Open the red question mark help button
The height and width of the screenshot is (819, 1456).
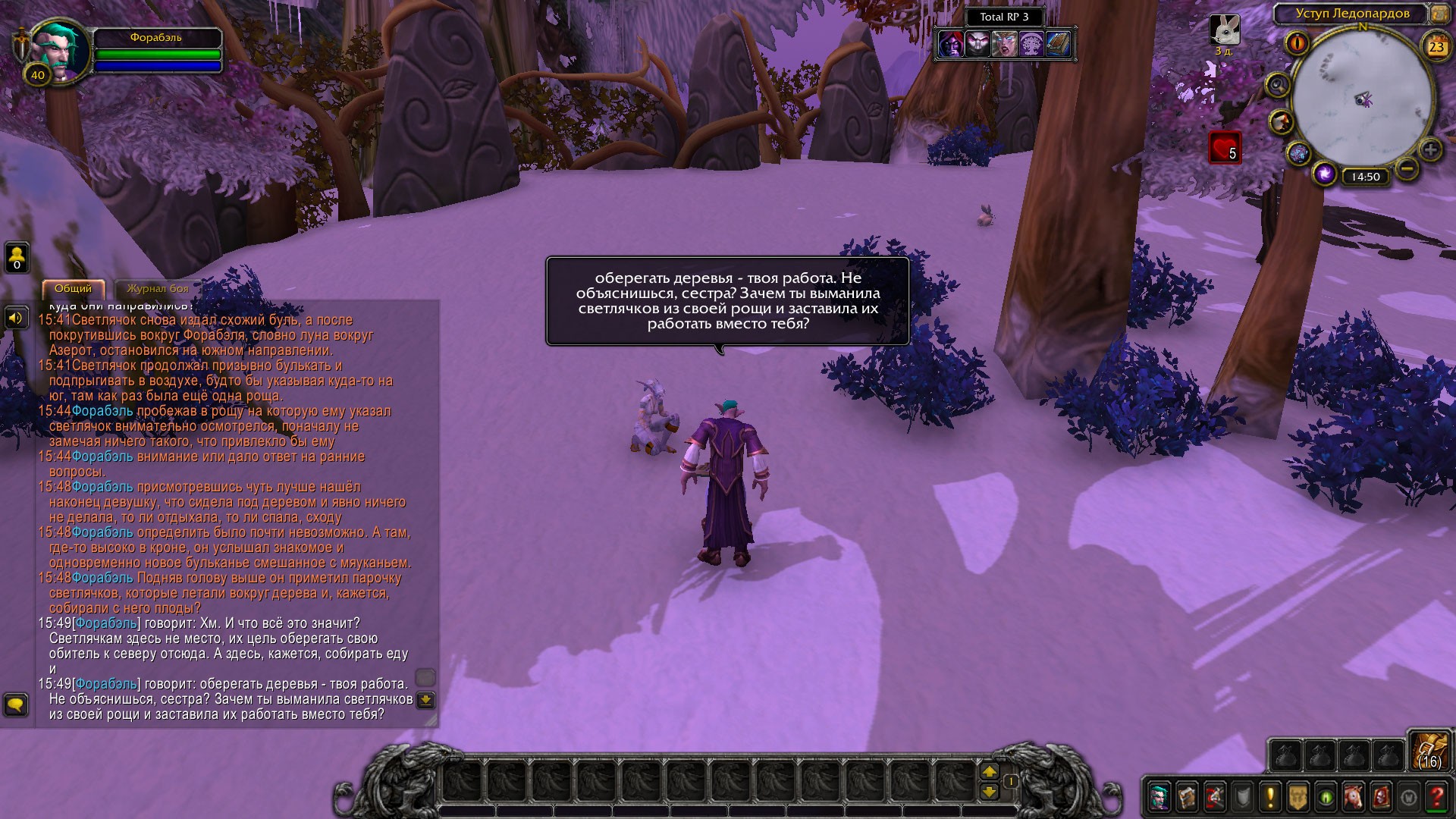1436,797
